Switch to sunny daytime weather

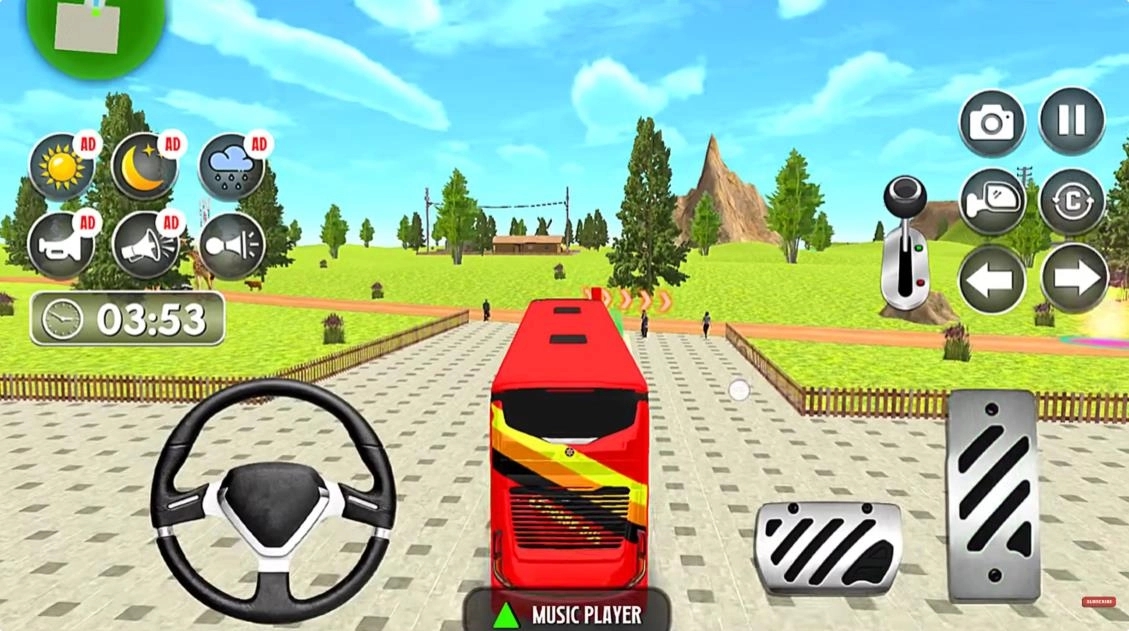click(61, 167)
